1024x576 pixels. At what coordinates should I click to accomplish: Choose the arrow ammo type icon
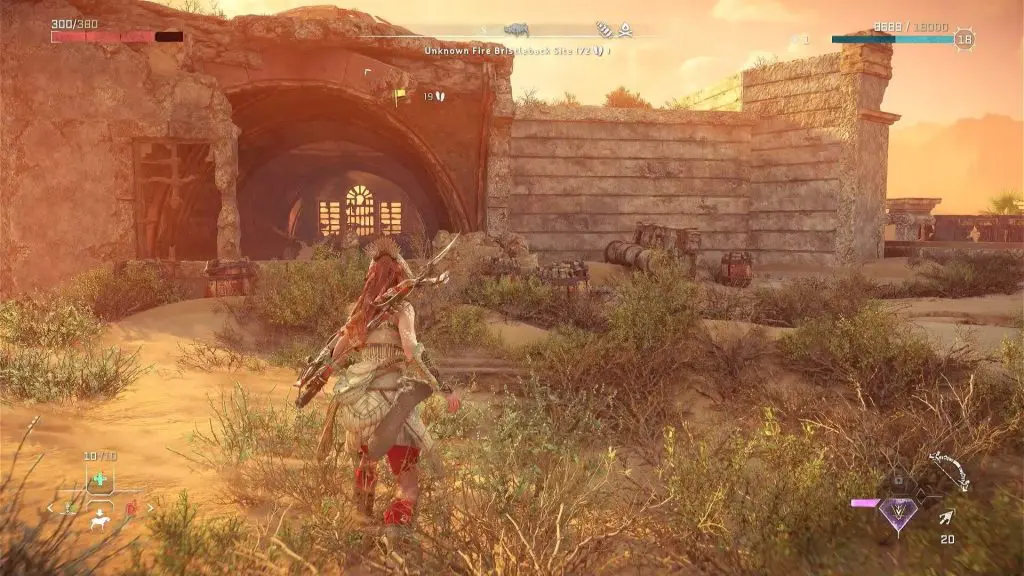946,517
